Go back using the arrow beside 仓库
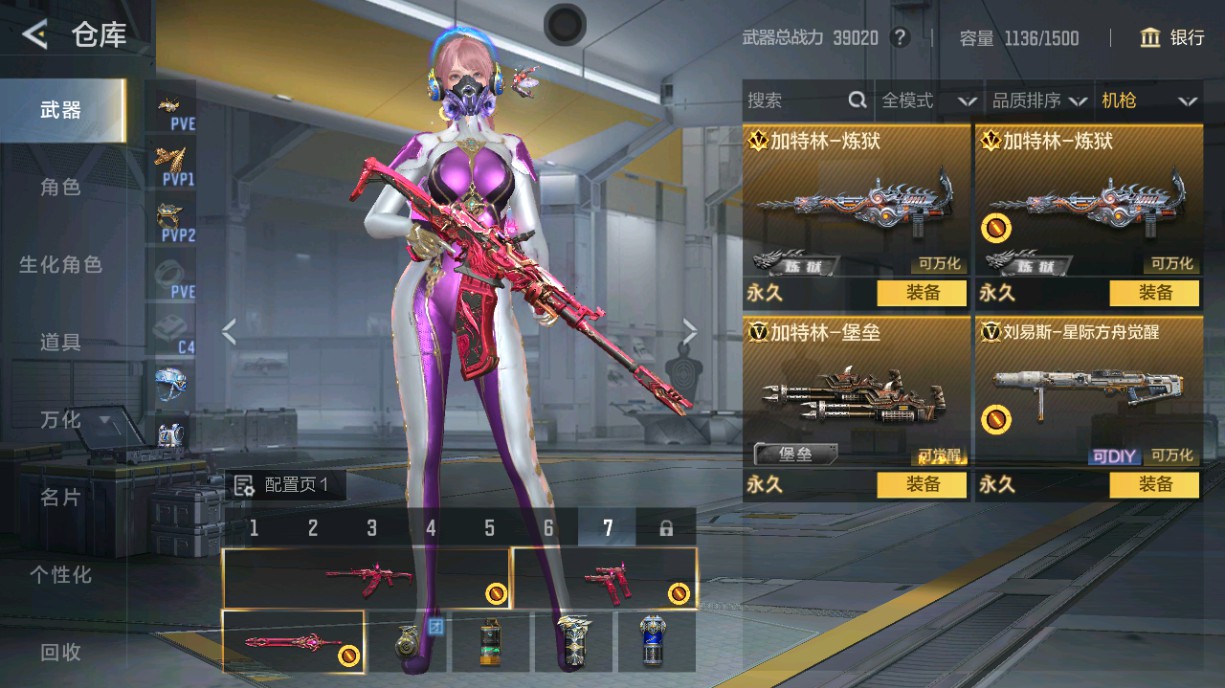Image resolution: width=1225 pixels, height=688 pixels. pos(35,36)
